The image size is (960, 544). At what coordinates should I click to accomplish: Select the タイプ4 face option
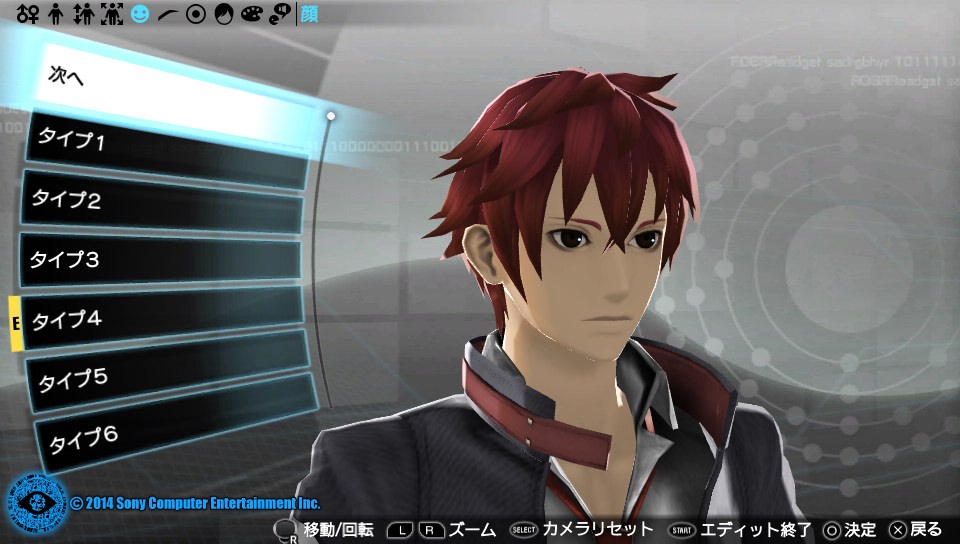160,320
